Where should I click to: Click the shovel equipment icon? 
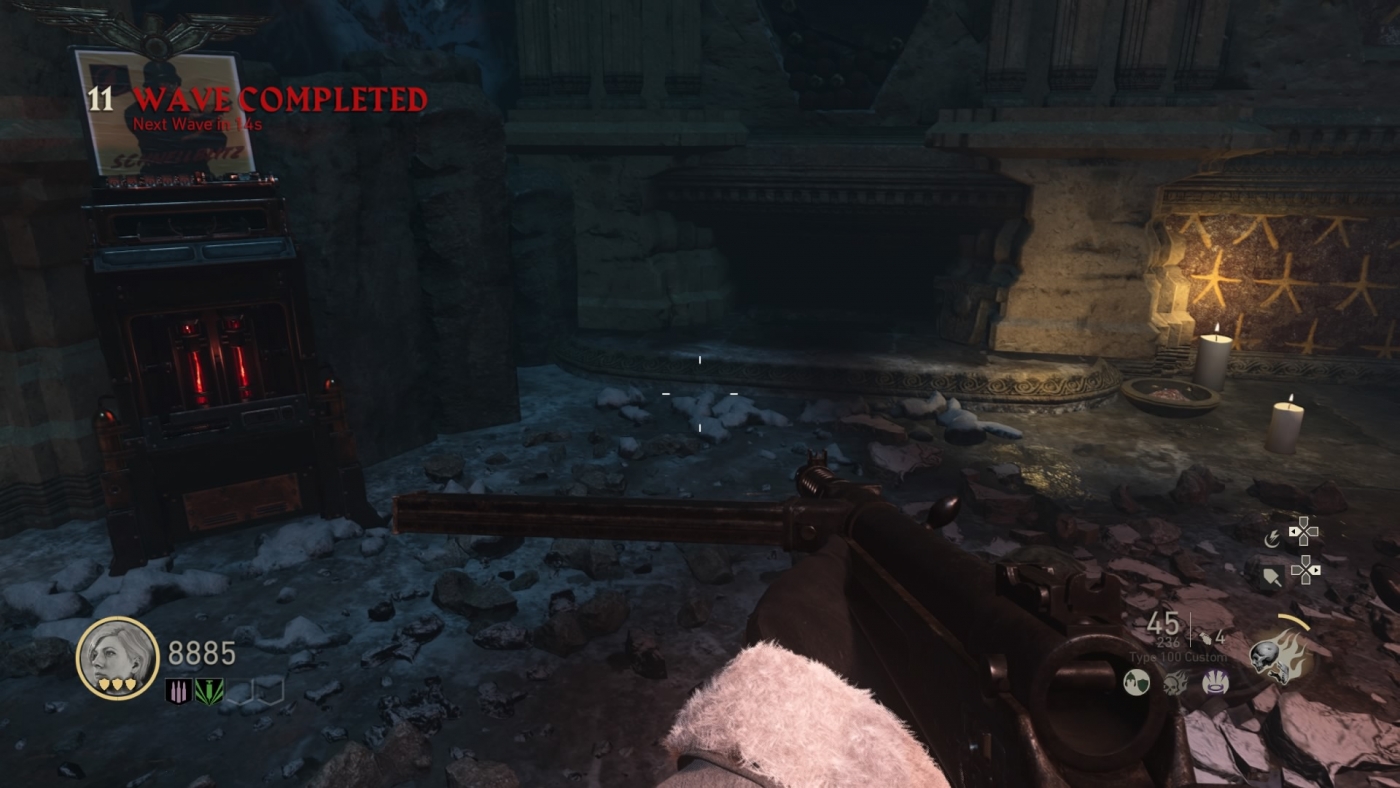click(x=1272, y=576)
